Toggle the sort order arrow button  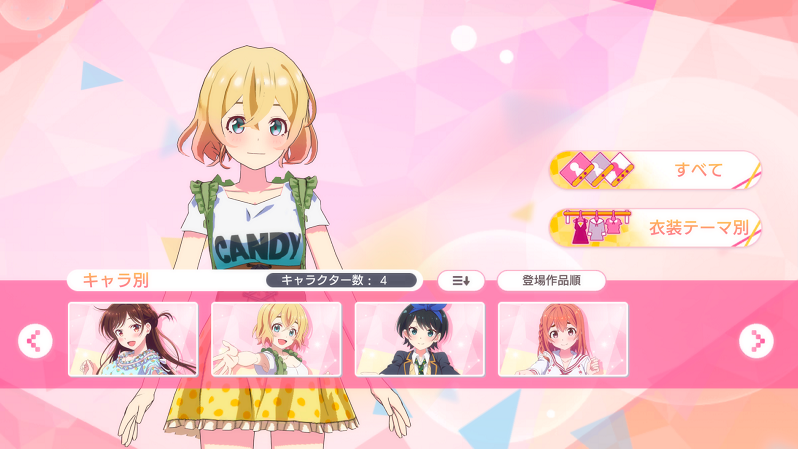tap(460, 281)
